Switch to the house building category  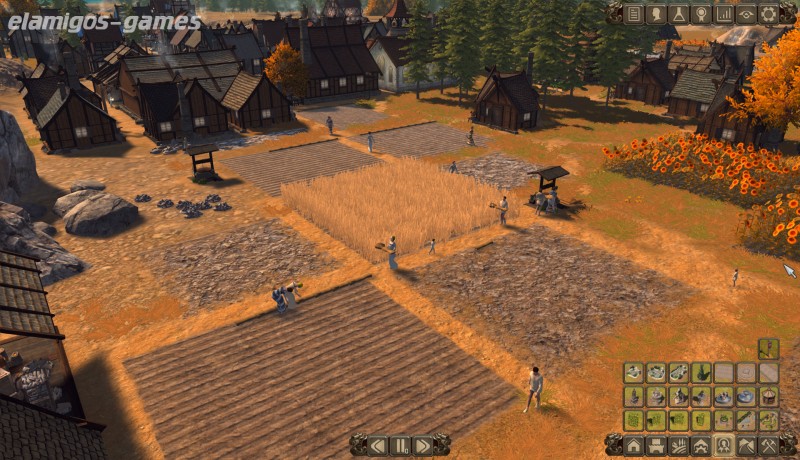click(x=634, y=445)
